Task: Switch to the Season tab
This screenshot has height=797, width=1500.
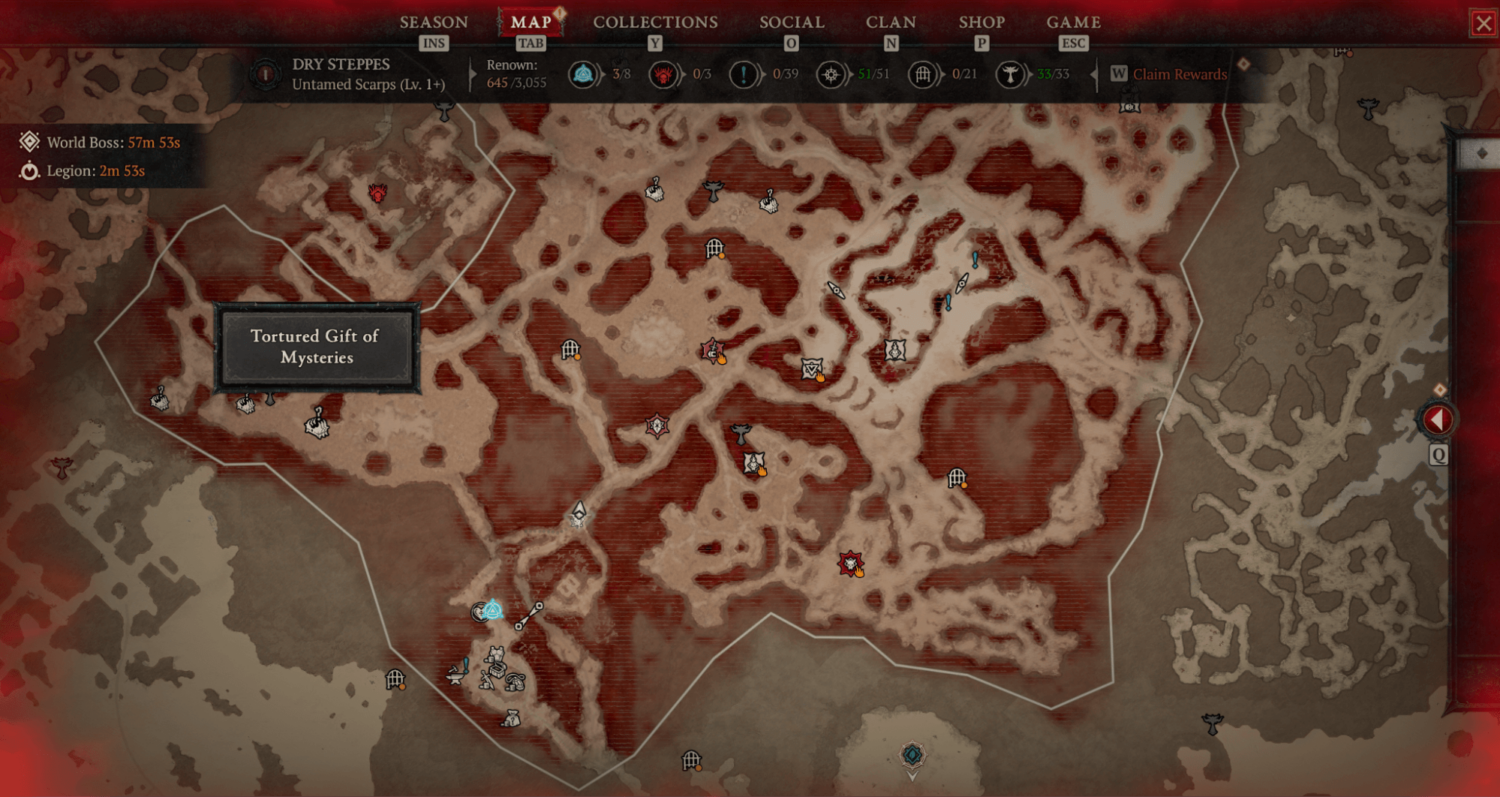Action: coord(433,22)
